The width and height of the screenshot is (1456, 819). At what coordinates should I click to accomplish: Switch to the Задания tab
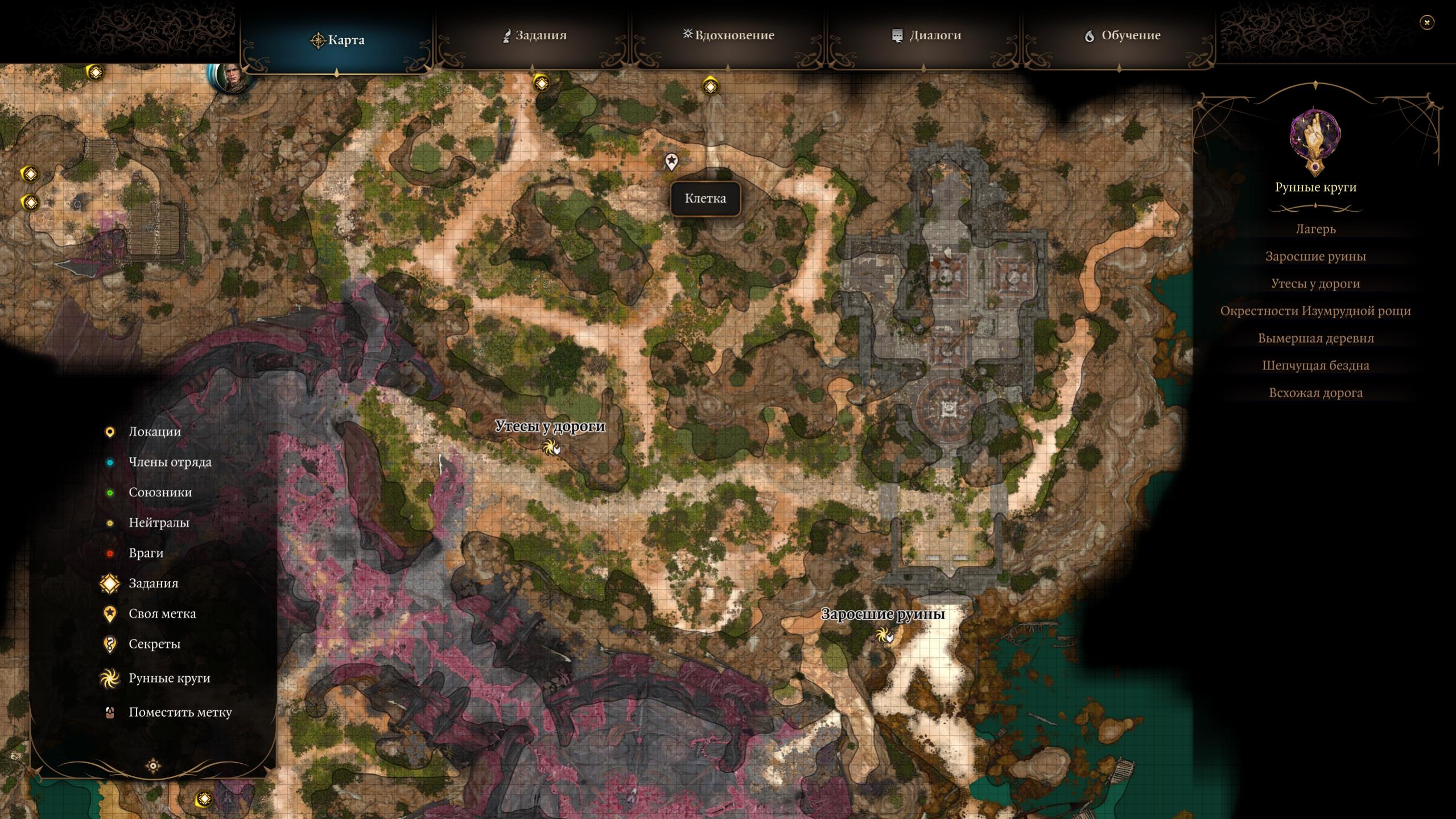click(x=534, y=35)
